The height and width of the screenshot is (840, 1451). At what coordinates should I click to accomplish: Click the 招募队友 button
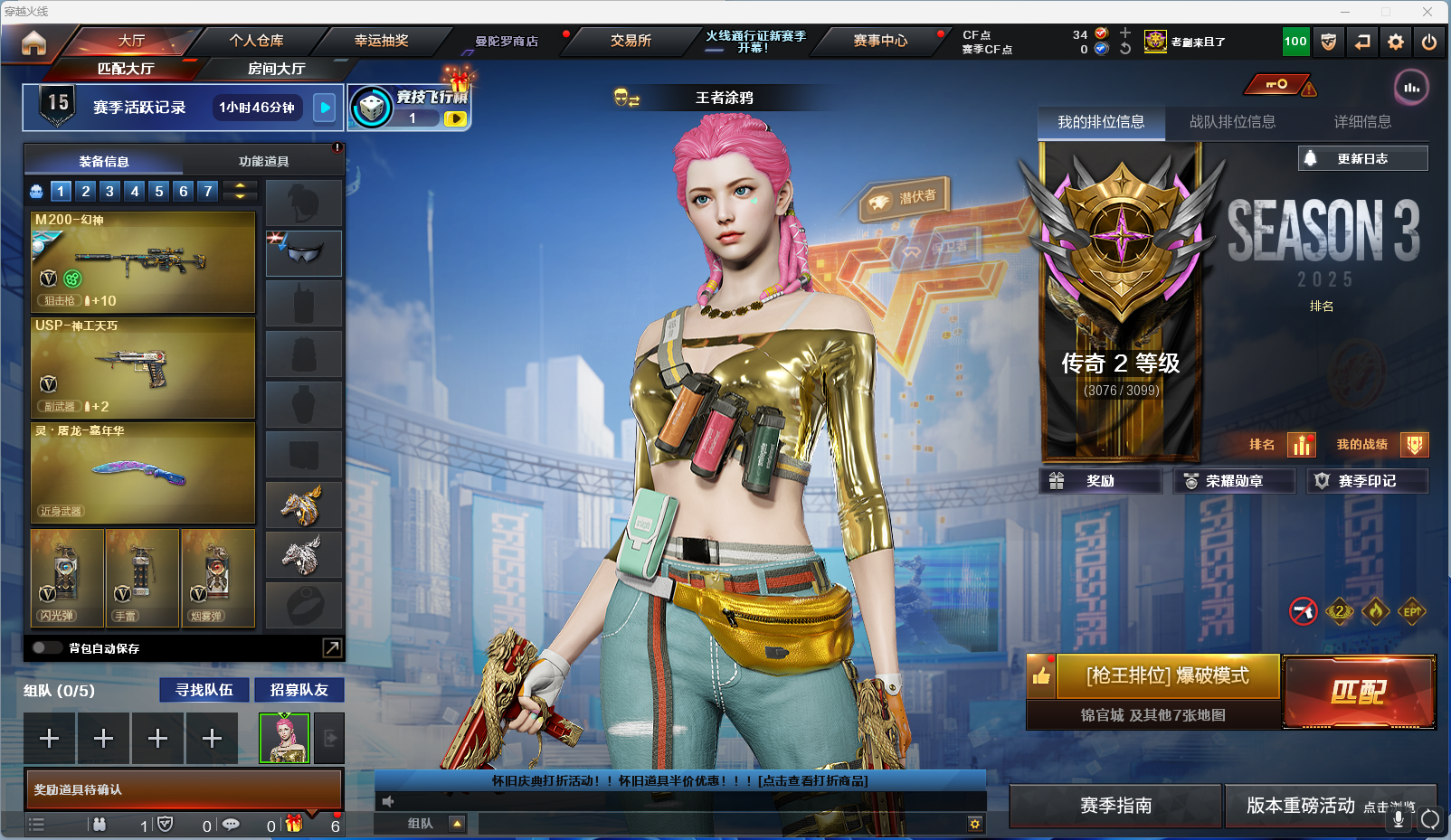pos(299,690)
